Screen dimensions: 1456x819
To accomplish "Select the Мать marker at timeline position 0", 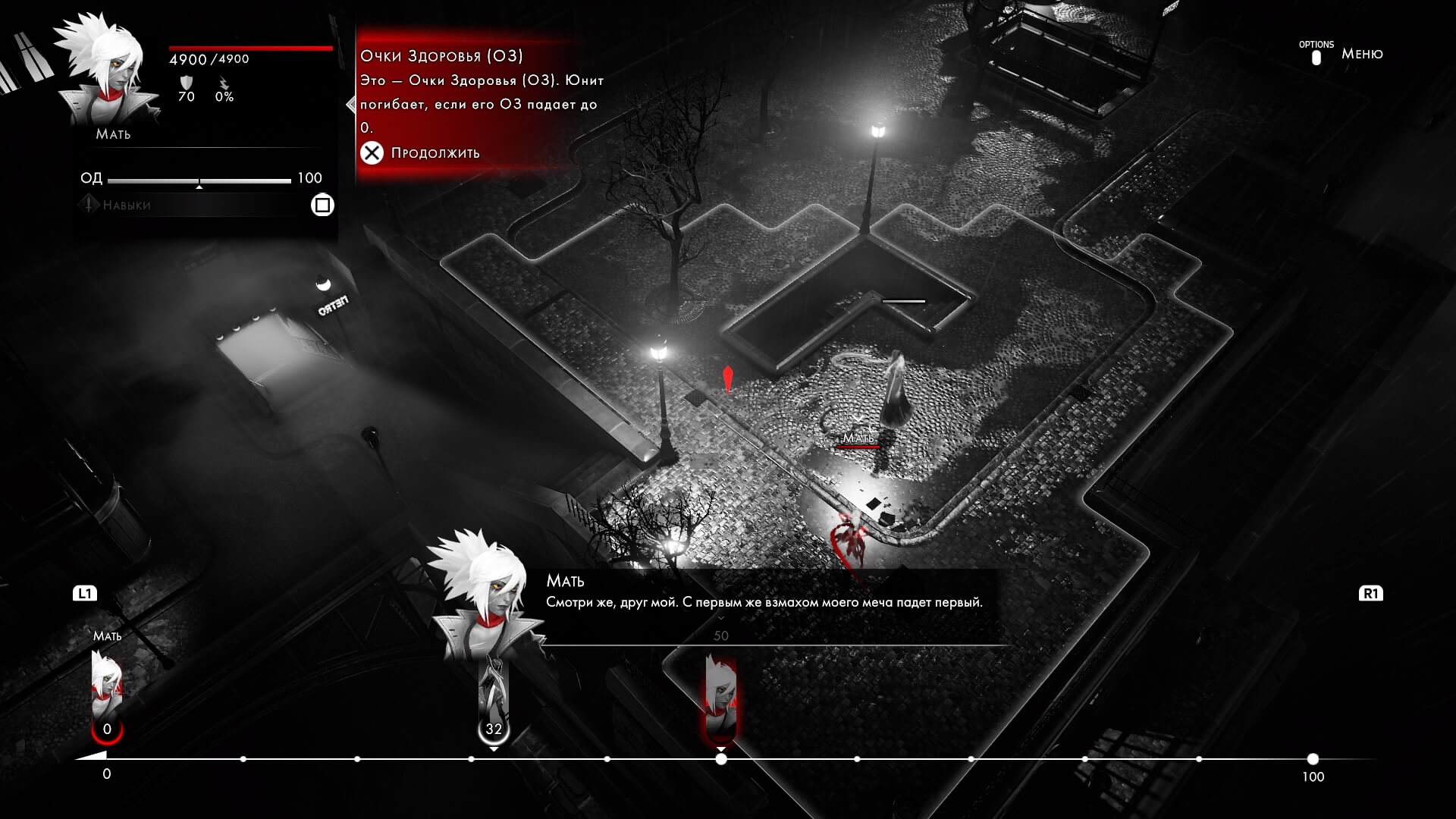I will click(x=107, y=694).
